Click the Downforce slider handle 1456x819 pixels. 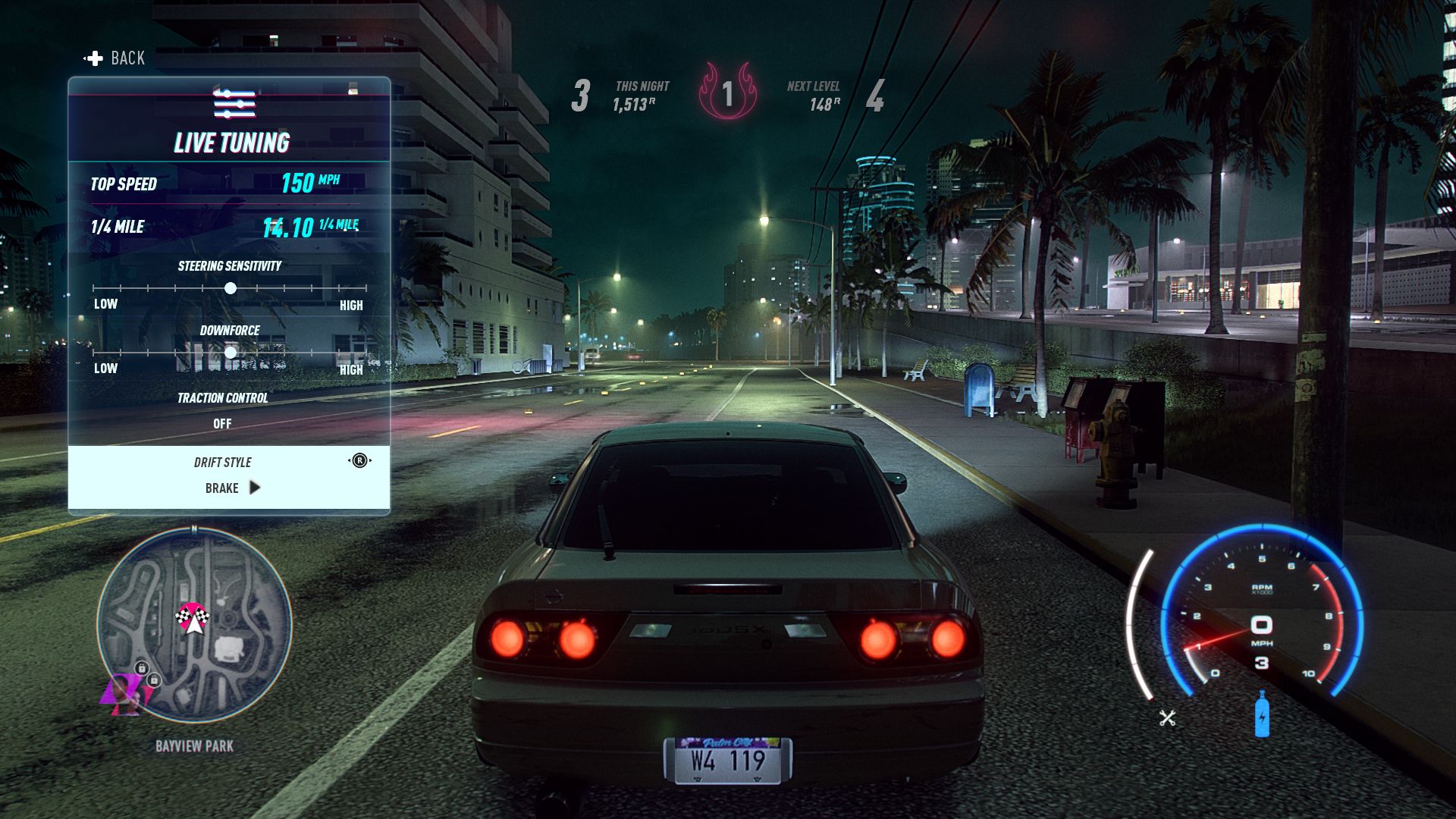pyautogui.click(x=231, y=353)
